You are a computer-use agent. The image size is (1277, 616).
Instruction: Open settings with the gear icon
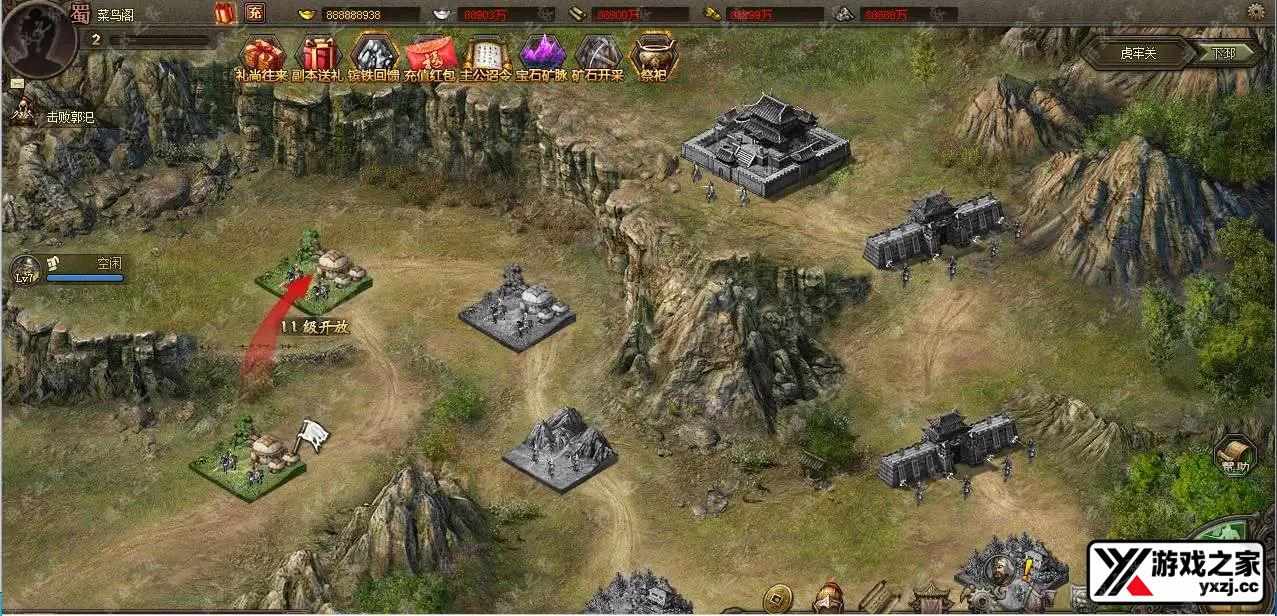[x=1257, y=12]
